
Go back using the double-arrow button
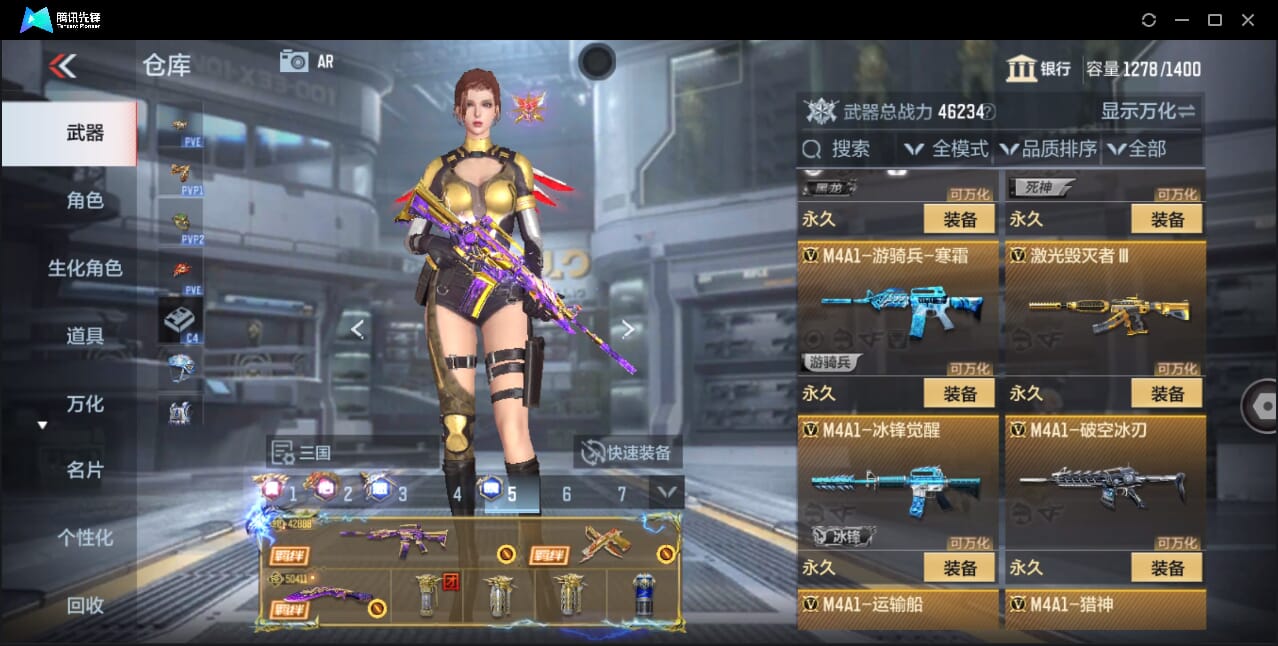[x=62, y=66]
